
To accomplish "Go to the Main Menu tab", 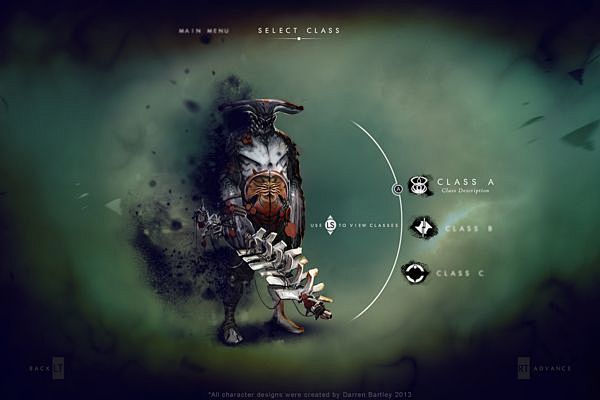I will pyautogui.click(x=204, y=31).
